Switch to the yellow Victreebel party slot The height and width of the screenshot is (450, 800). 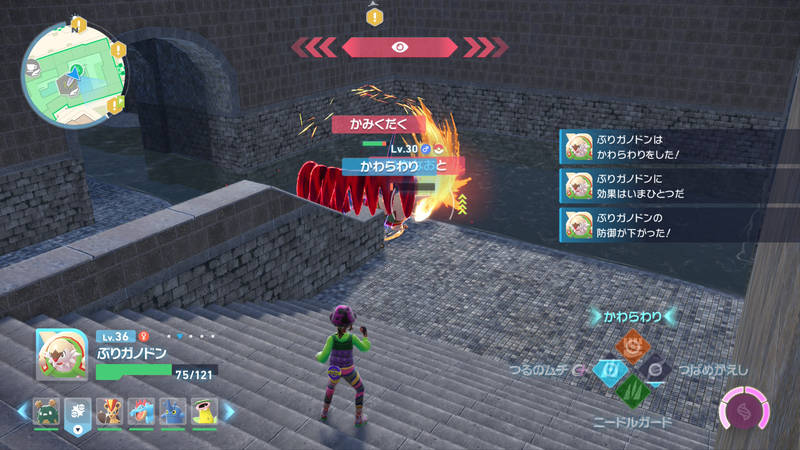[205, 411]
